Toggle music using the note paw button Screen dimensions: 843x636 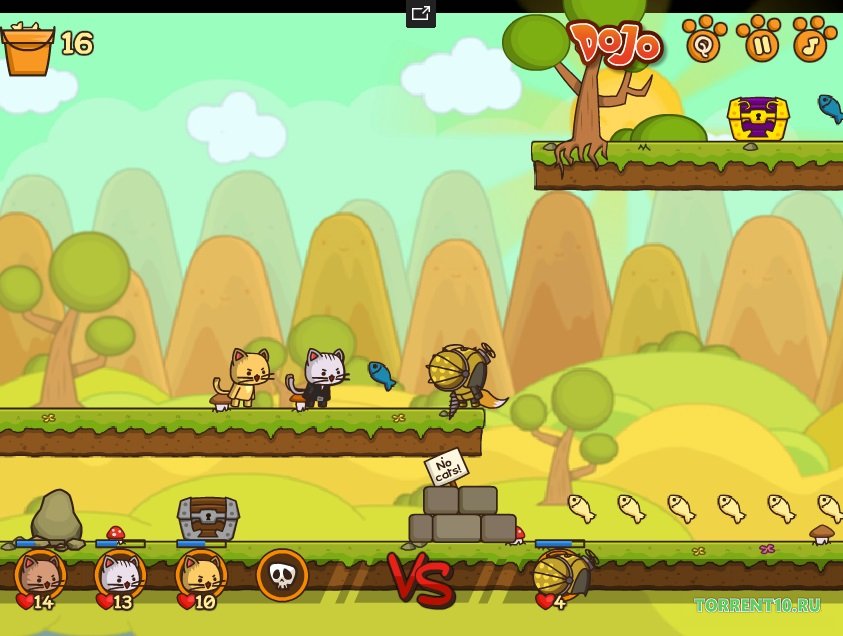[x=814, y=41]
